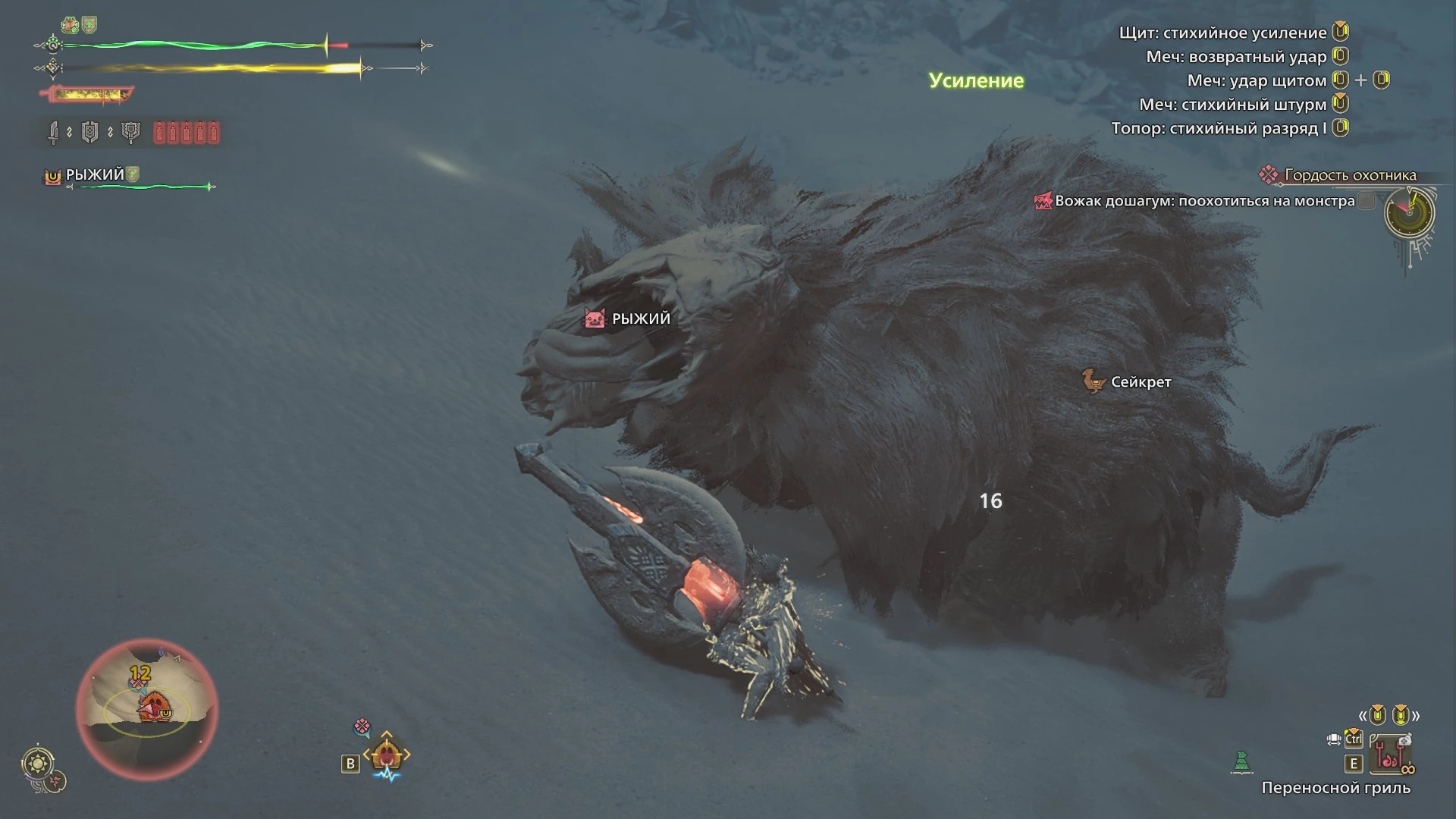This screenshot has width=1456, height=819.
Task: Click the meal buff status icon
Action: point(70,25)
